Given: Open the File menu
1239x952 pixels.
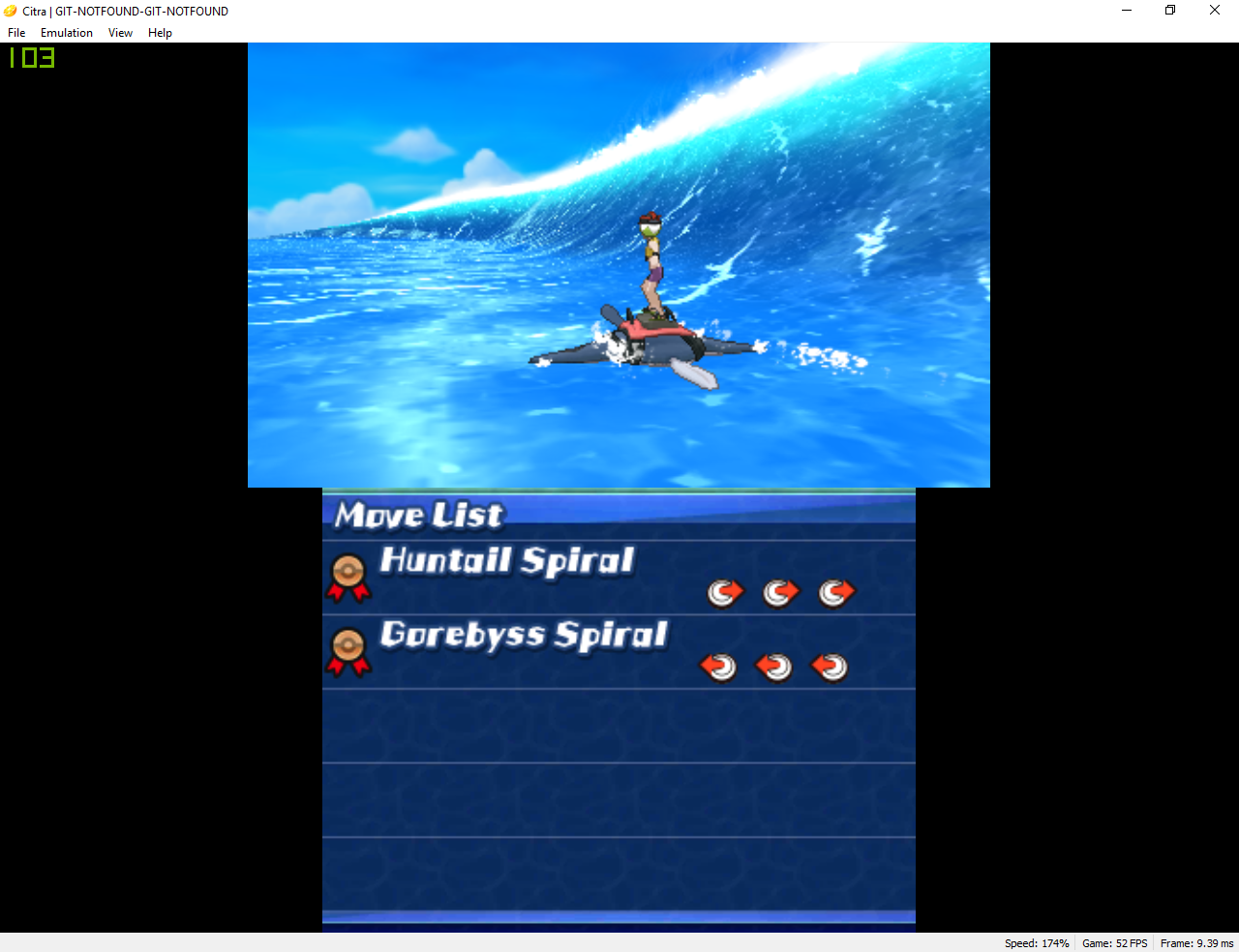Looking at the screenshot, I should 16,33.
